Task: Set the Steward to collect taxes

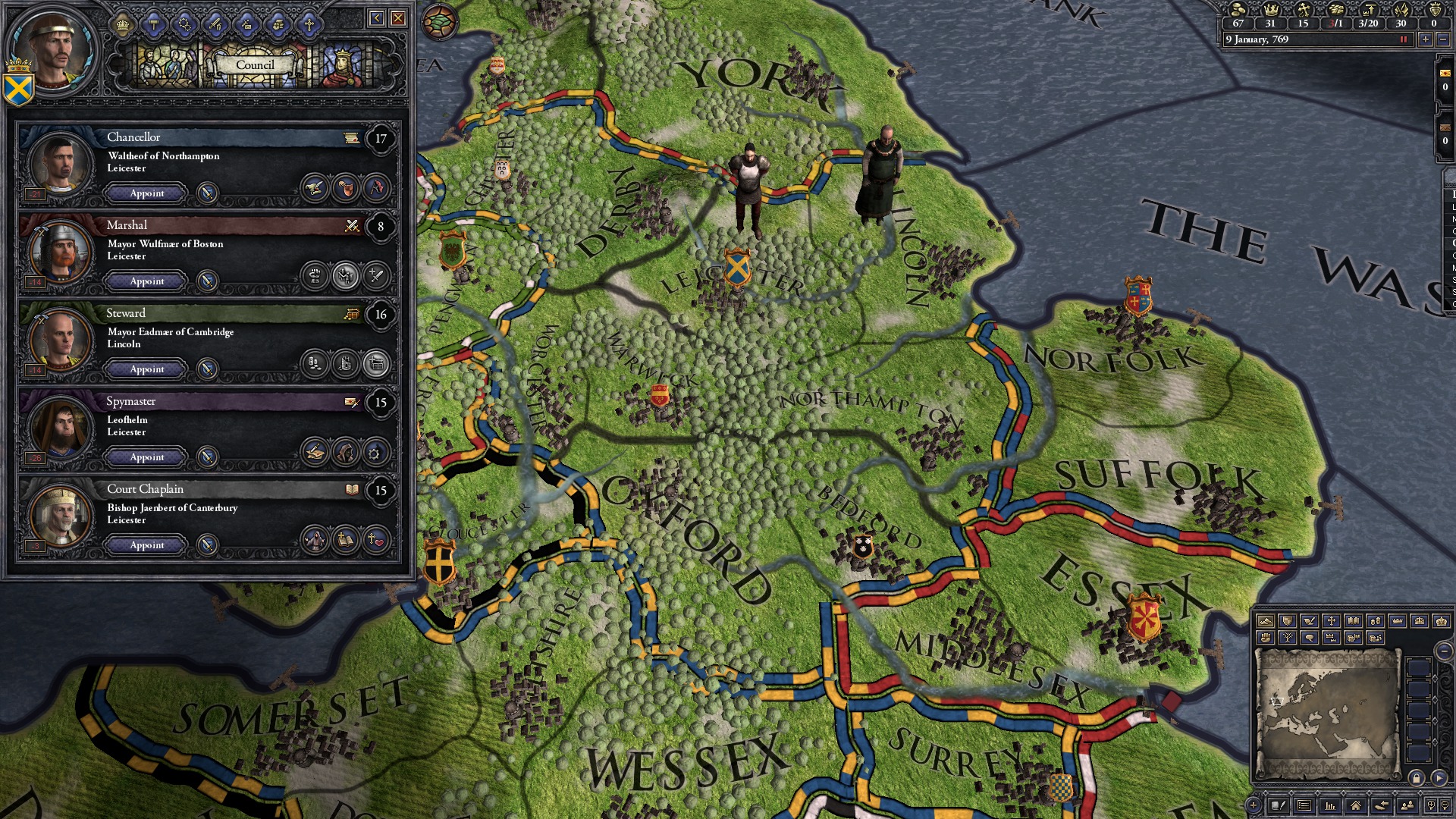Action: [316, 361]
